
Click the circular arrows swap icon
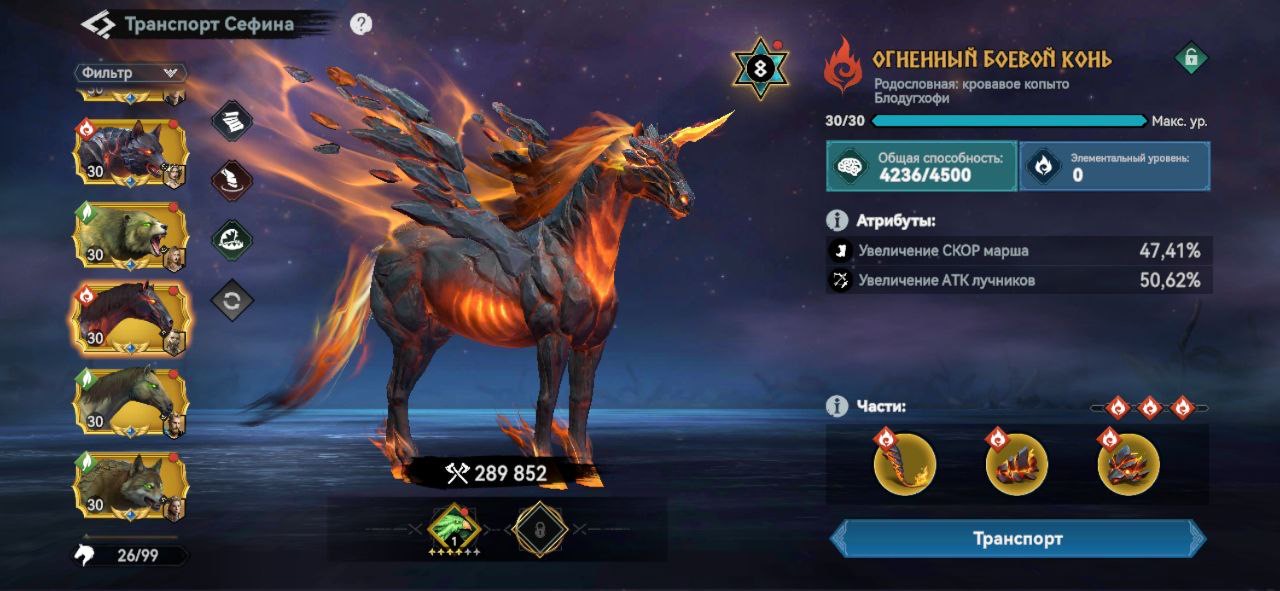pyautogui.click(x=232, y=300)
